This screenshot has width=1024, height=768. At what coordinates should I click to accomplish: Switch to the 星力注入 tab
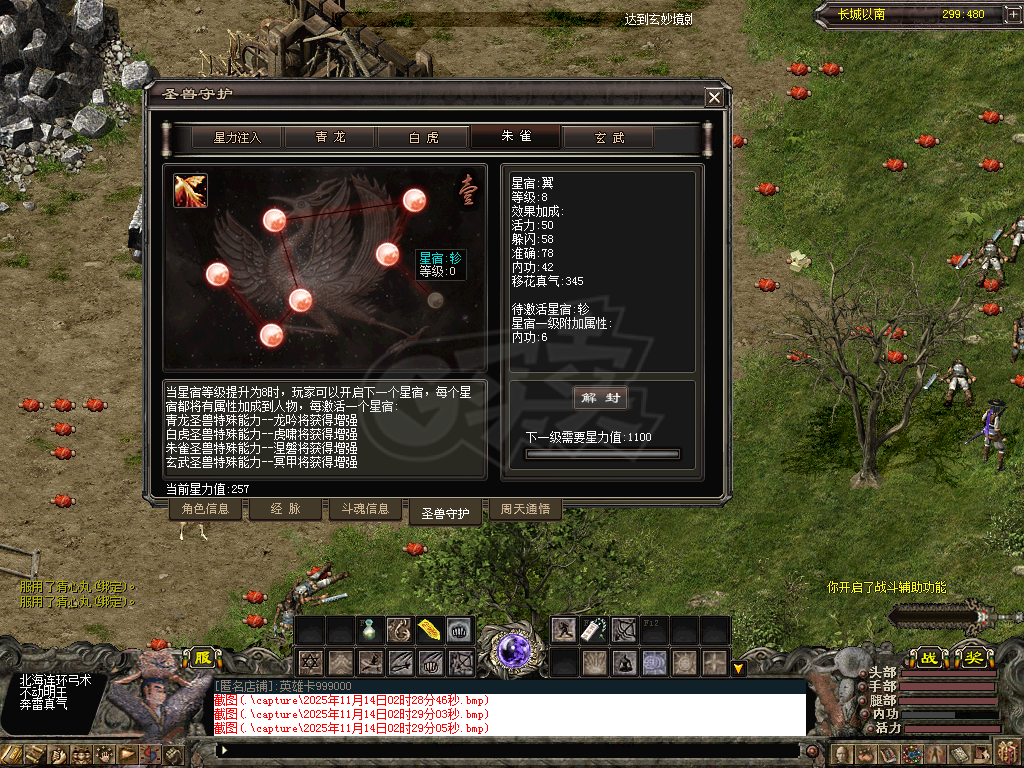click(237, 138)
